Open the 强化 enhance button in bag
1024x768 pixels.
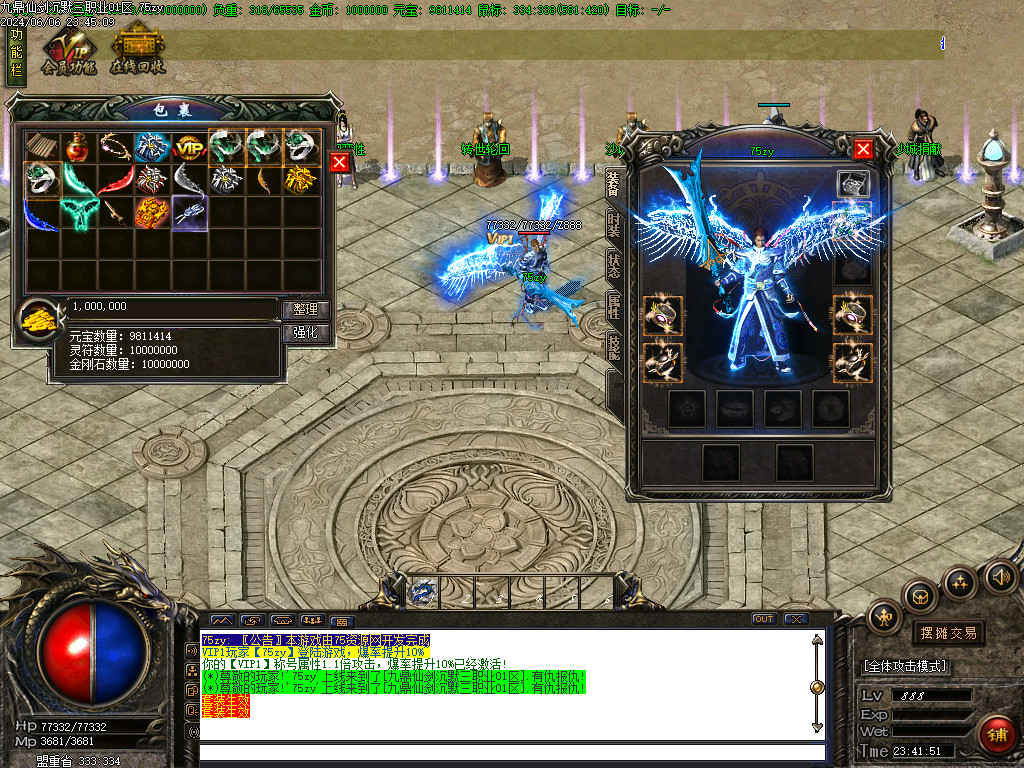[x=305, y=333]
